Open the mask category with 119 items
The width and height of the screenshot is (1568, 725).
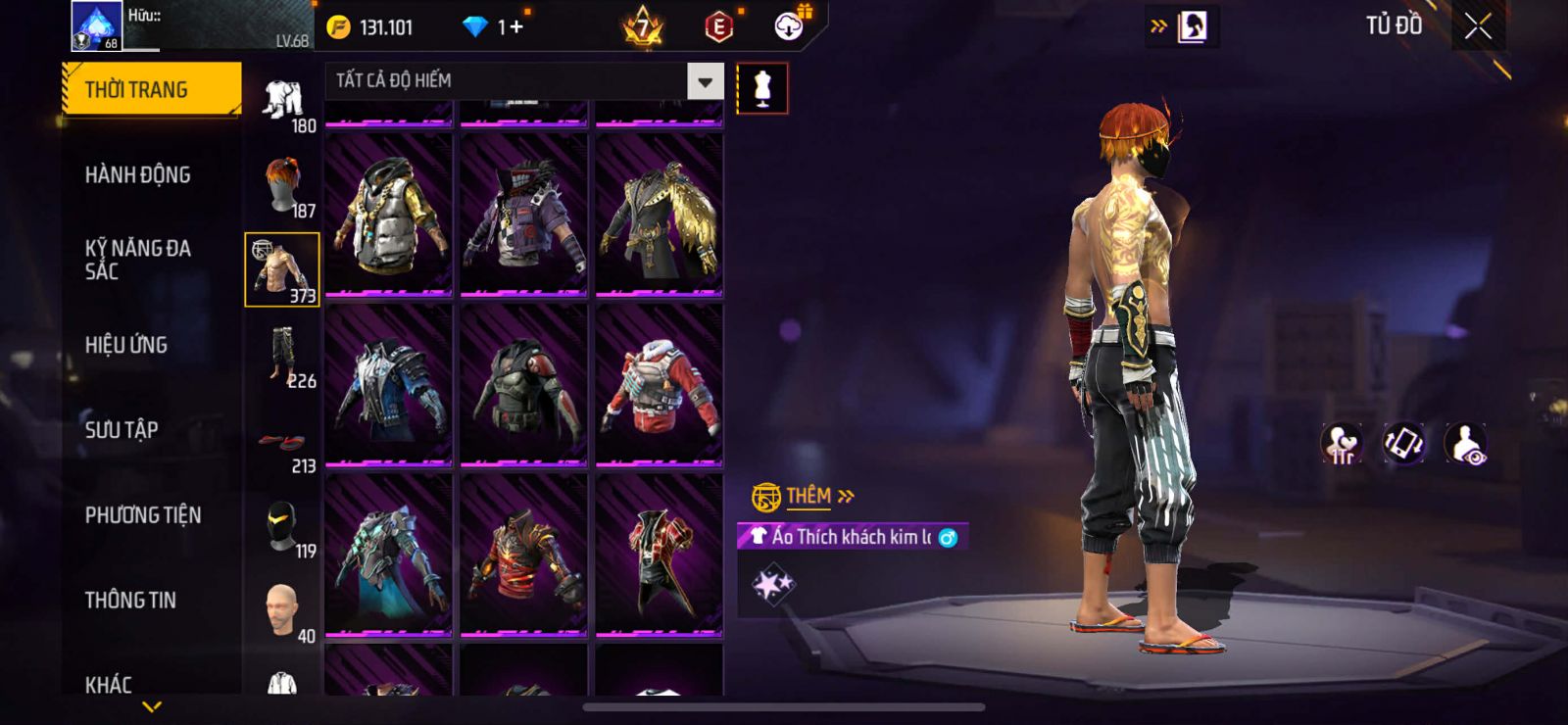click(282, 529)
